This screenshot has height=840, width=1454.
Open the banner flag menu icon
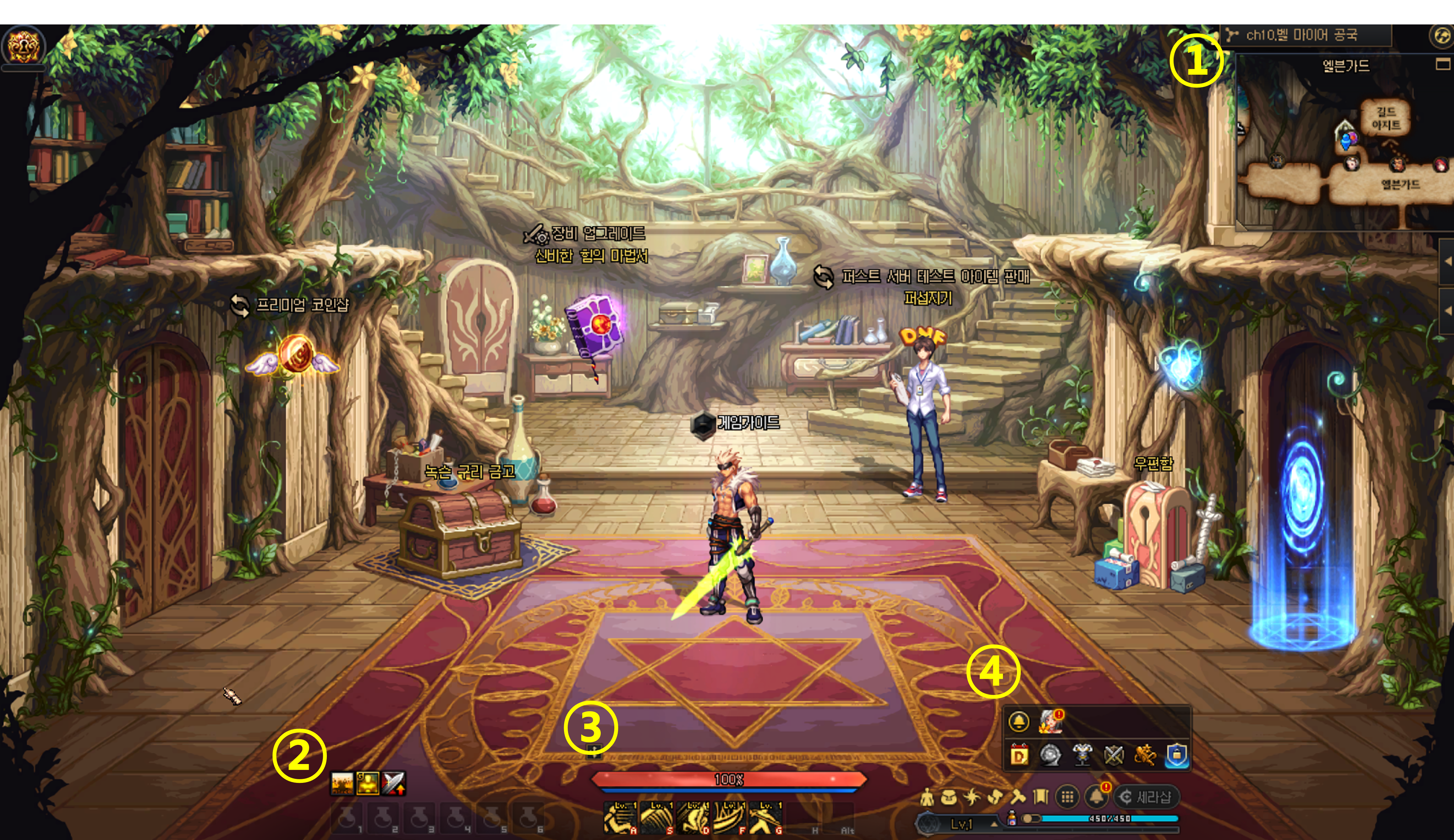tap(1040, 797)
